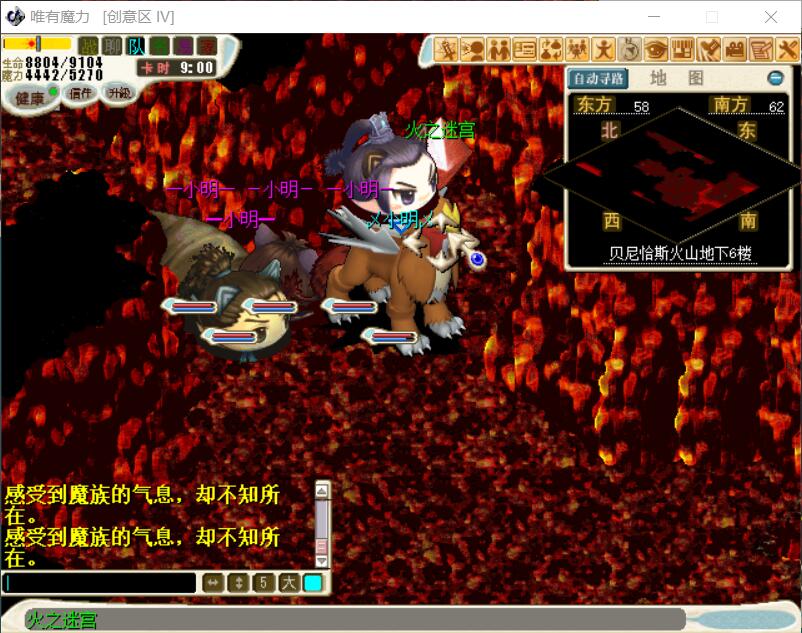Close the game window
The height and width of the screenshot is (633, 802).
[x=771, y=17]
